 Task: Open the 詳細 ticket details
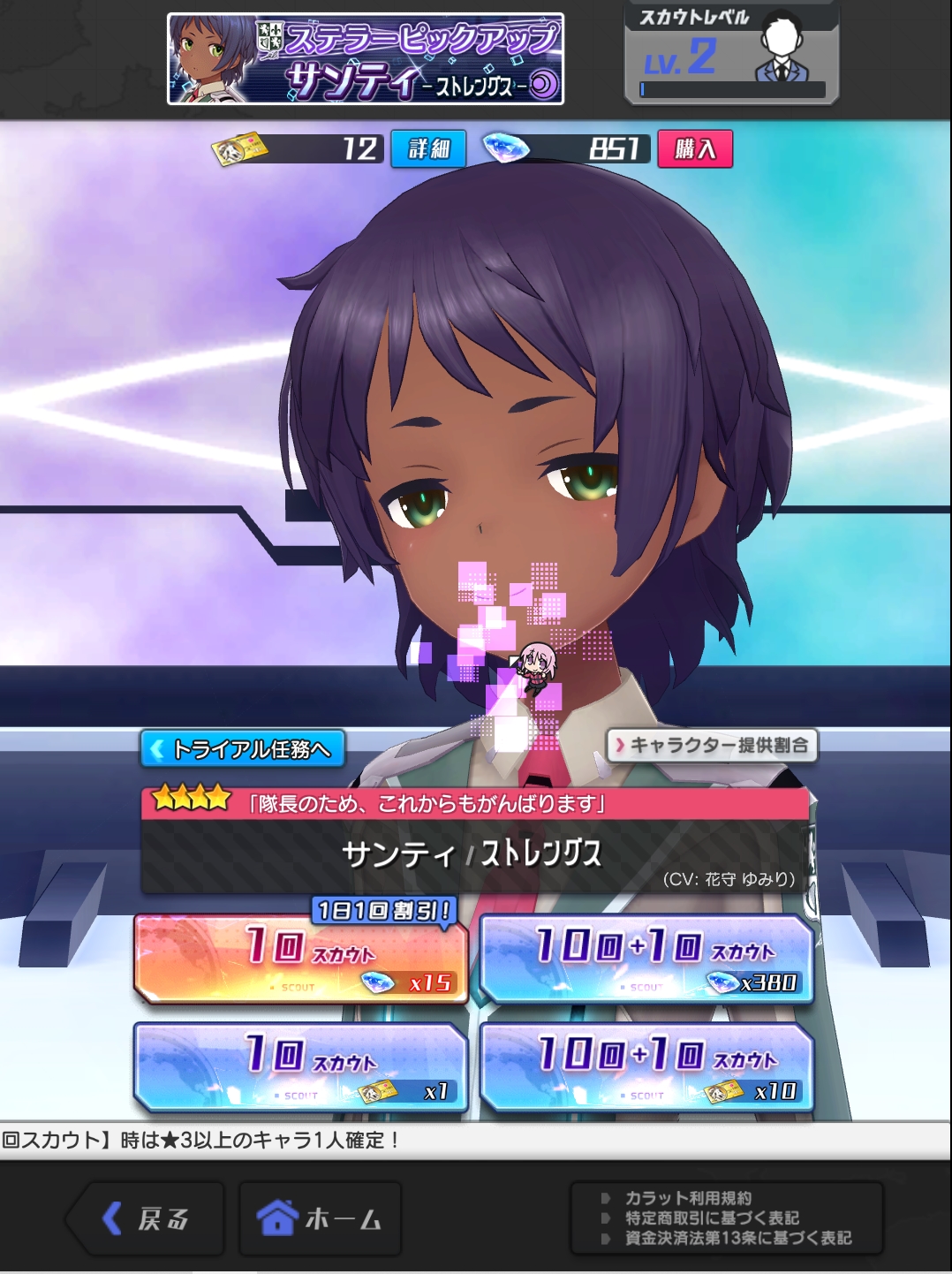click(428, 149)
